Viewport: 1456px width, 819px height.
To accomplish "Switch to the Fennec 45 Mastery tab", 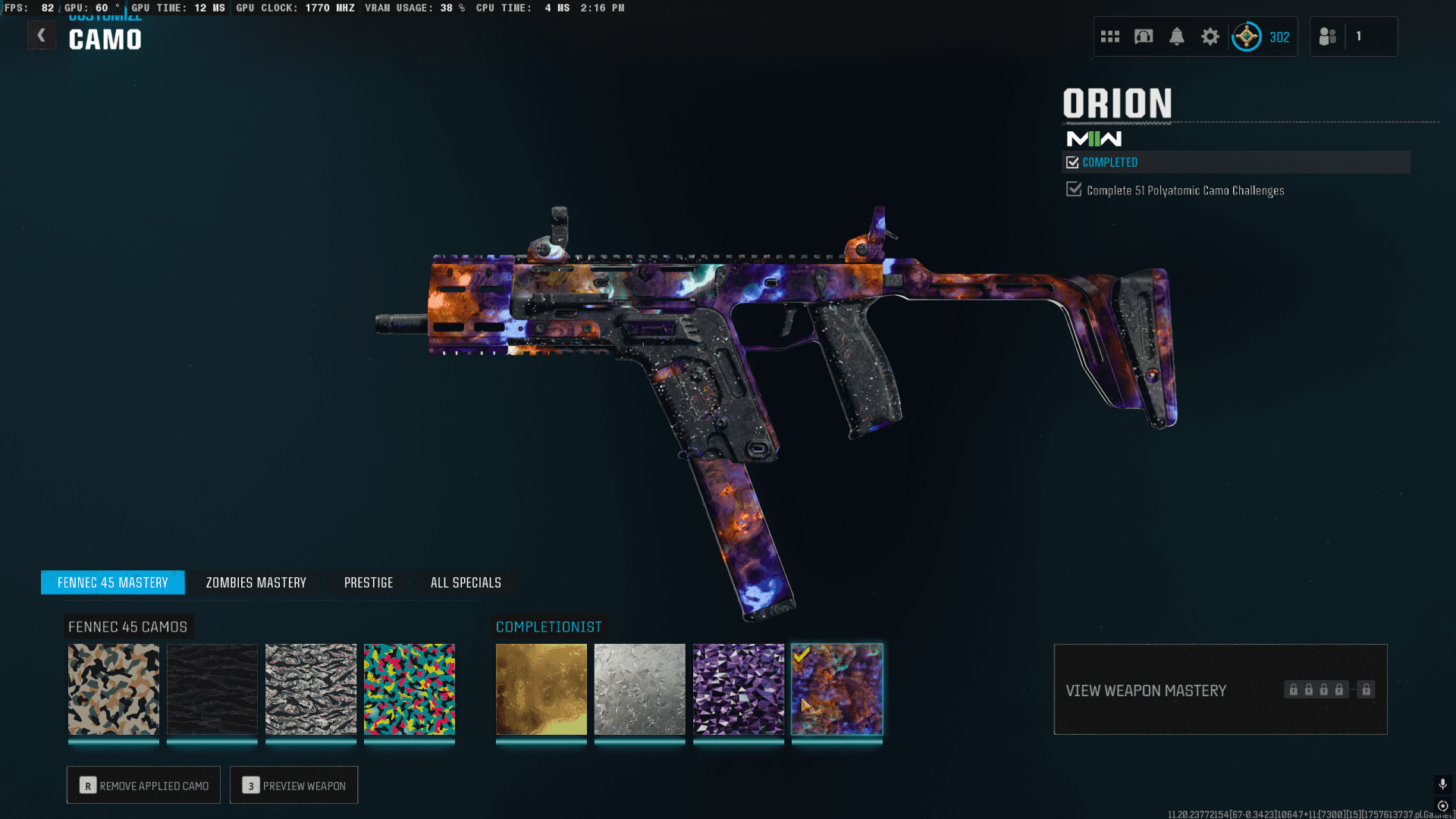I will [x=112, y=582].
